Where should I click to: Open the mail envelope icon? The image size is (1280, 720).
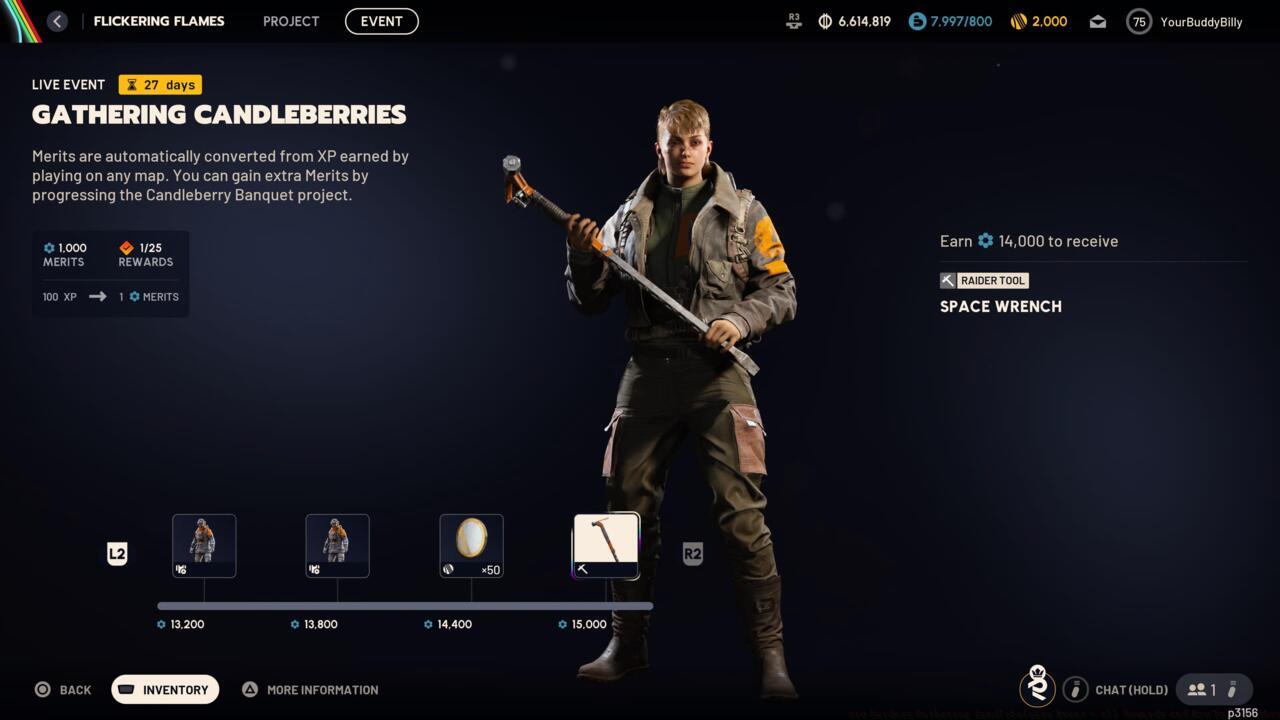click(1097, 20)
